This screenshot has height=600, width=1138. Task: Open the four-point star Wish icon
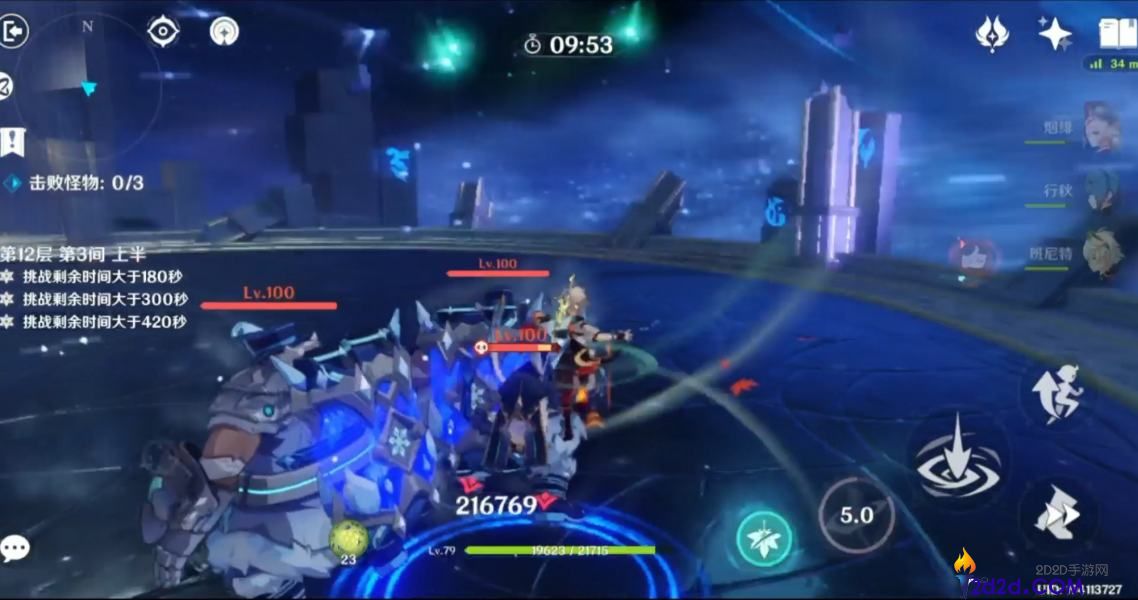tap(1054, 35)
